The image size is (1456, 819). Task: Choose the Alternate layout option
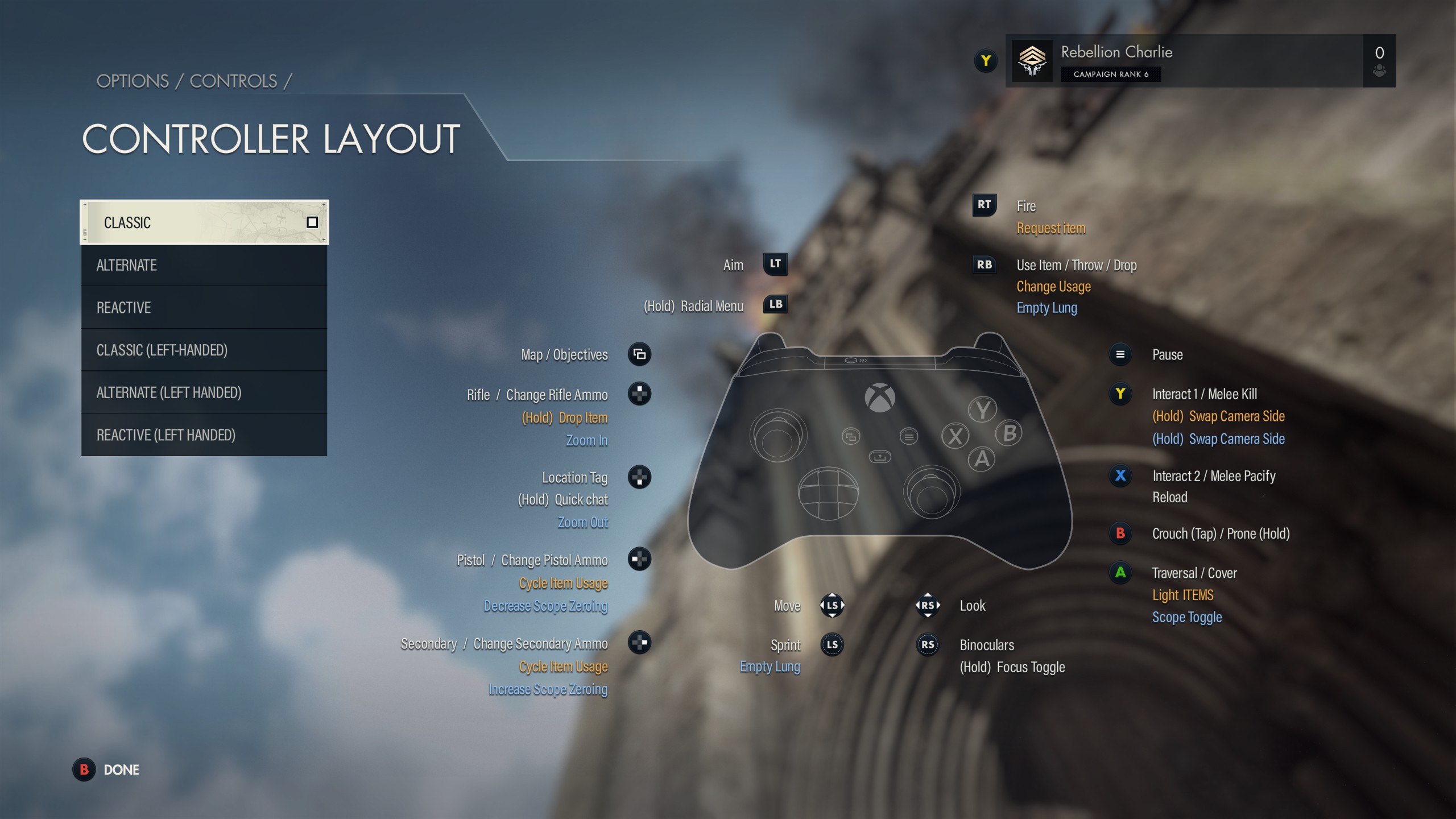point(204,265)
